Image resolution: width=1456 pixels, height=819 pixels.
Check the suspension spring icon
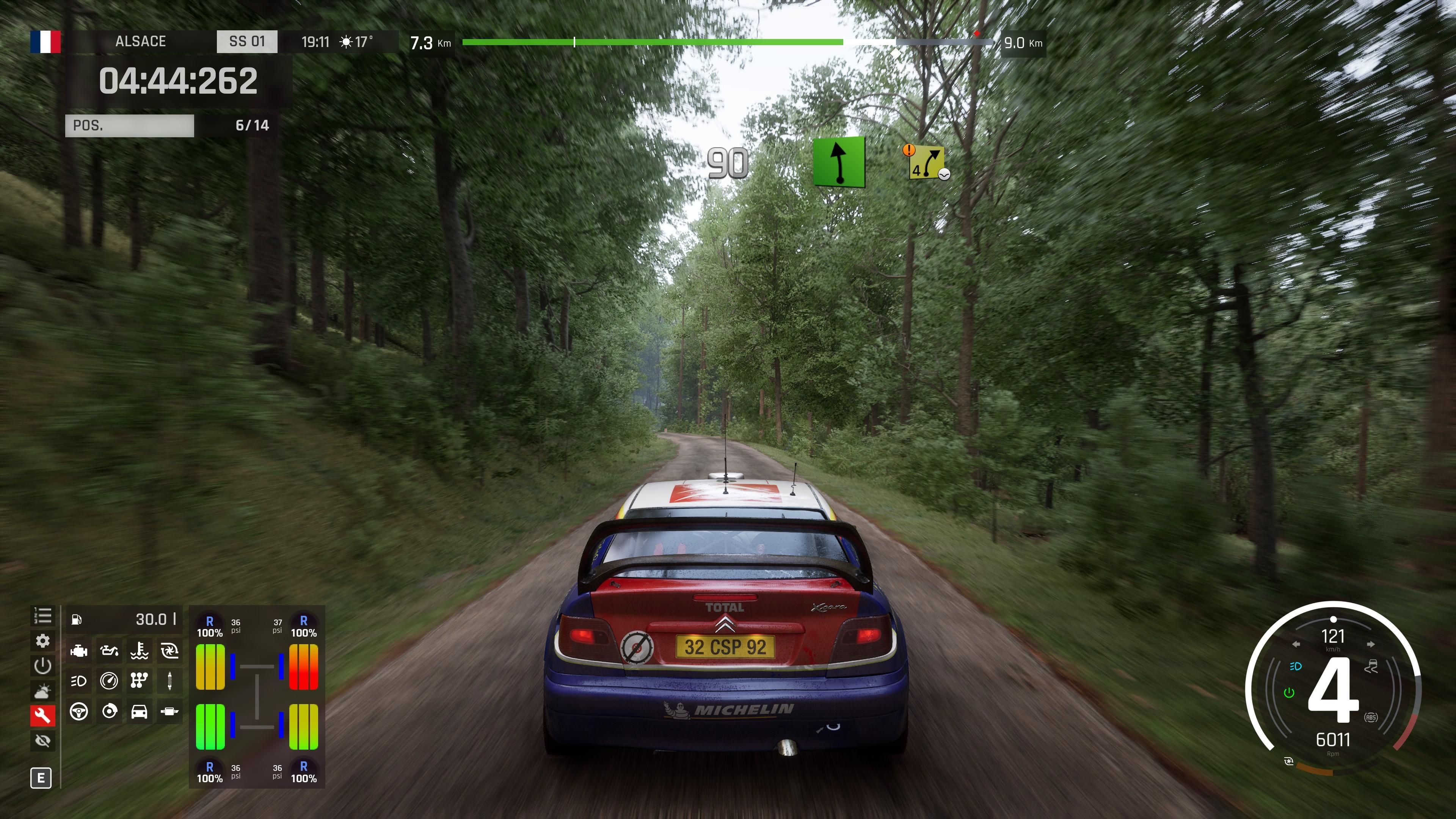pos(169,681)
